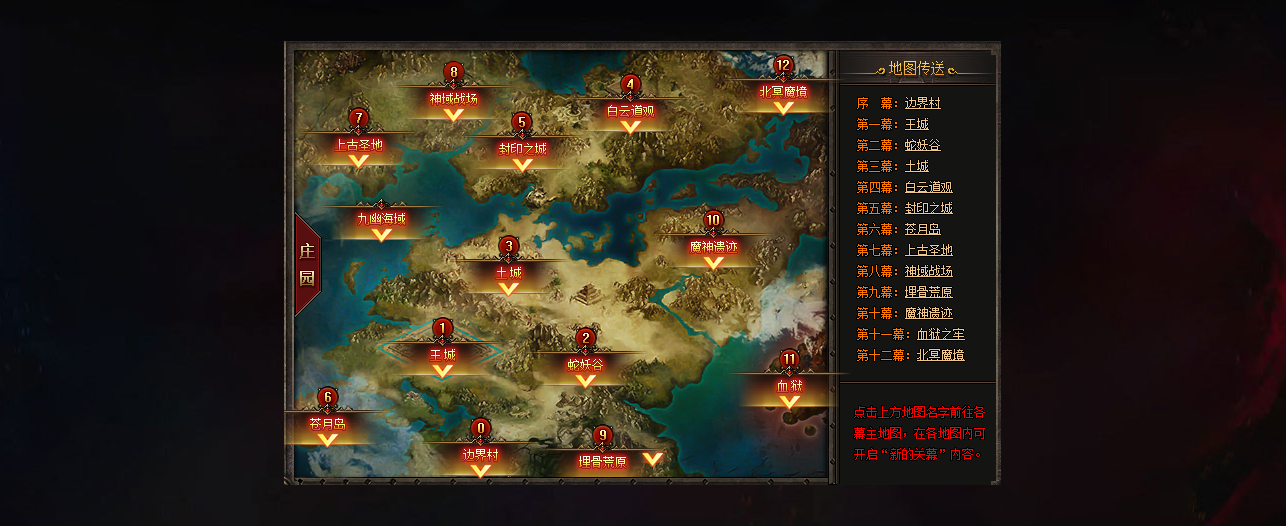
Task: Select the 九幽海域 map marker
Action: click(x=381, y=218)
